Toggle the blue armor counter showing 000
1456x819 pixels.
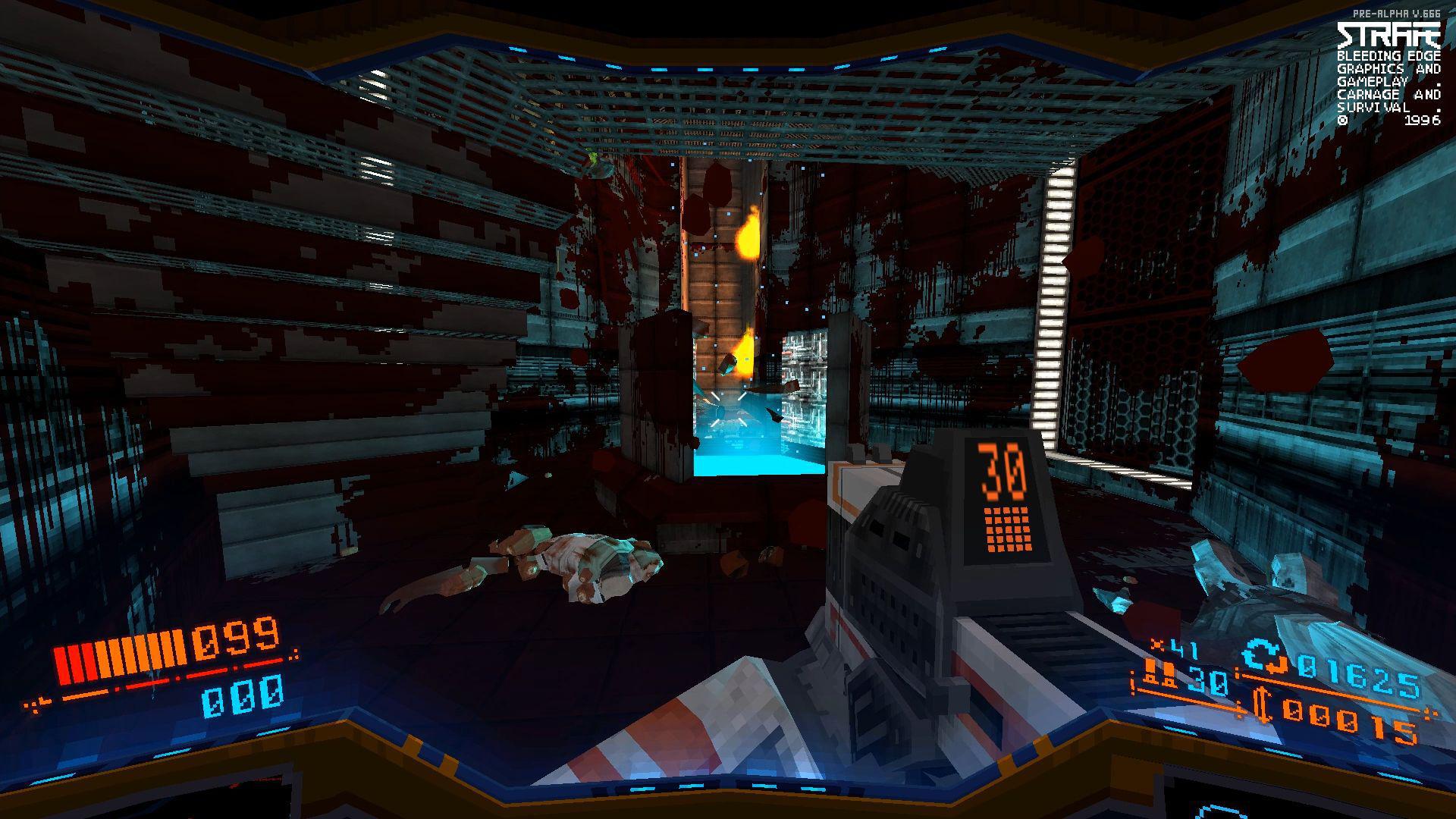tap(243, 697)
